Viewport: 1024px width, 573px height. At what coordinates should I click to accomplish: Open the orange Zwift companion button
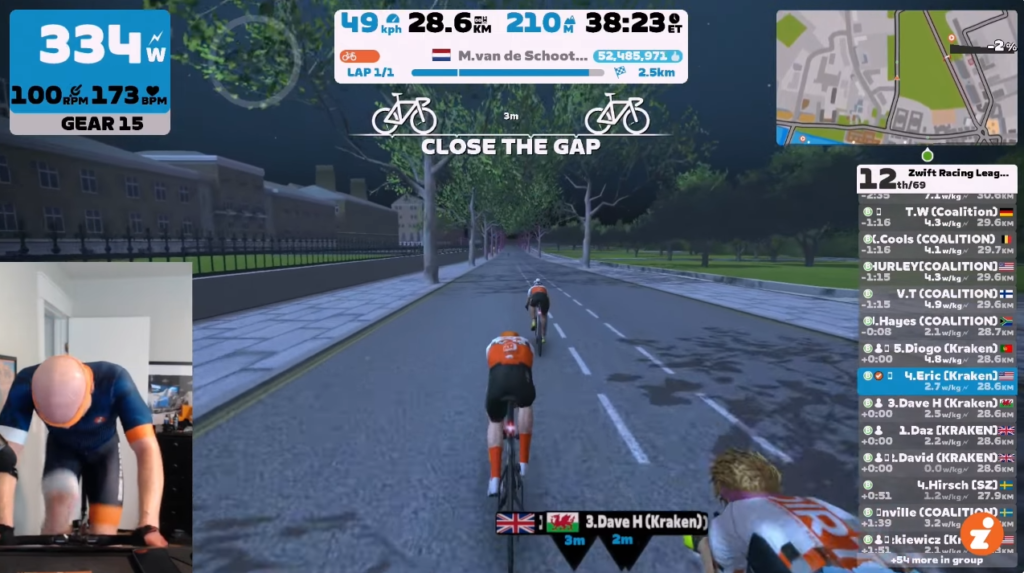(981, 533)
